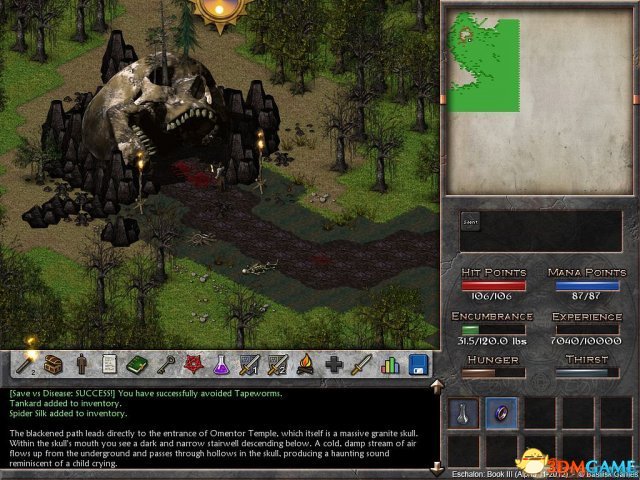Open the quest scroll icon
This screenshot has width=640, height=480.
(x=110, y=365)
